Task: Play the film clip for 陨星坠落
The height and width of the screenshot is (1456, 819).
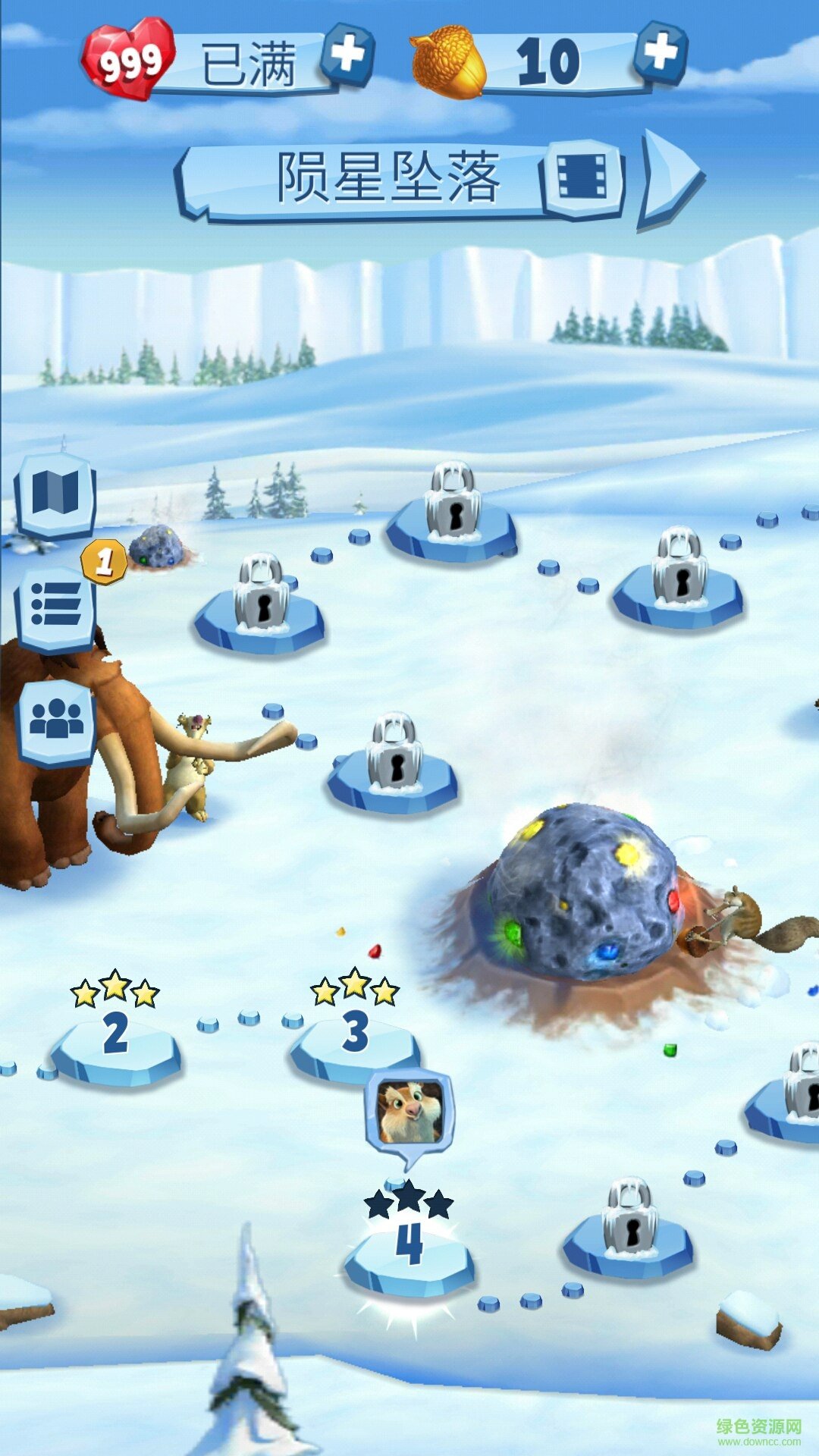Action: click(582, 179)
